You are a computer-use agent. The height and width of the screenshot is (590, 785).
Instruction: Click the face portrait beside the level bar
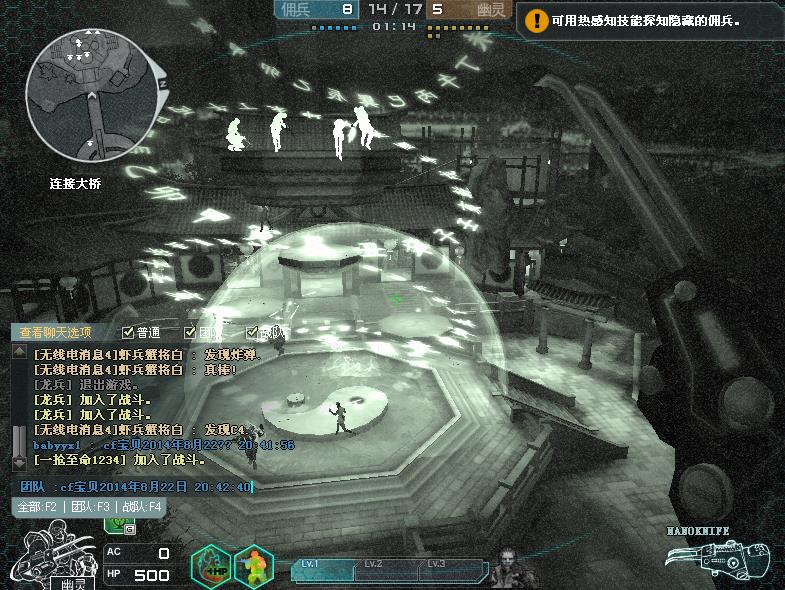click(x=510, y=566)
